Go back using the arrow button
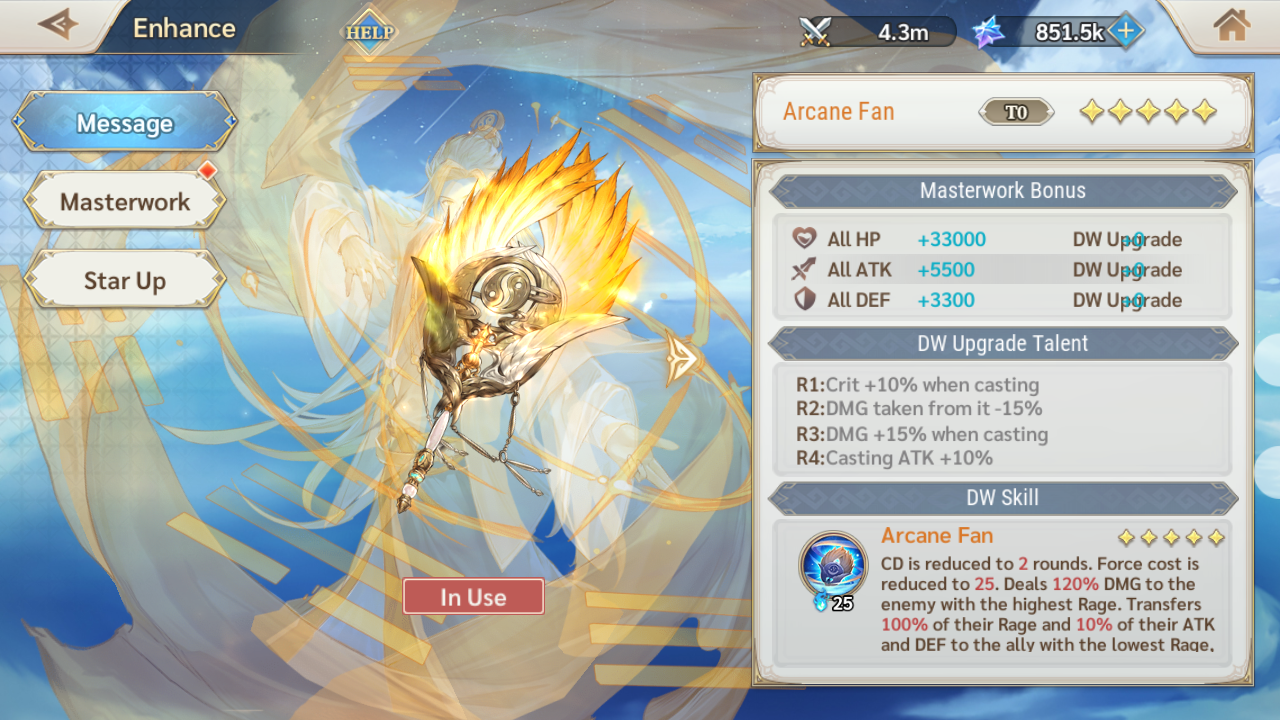 click(57, 25)
